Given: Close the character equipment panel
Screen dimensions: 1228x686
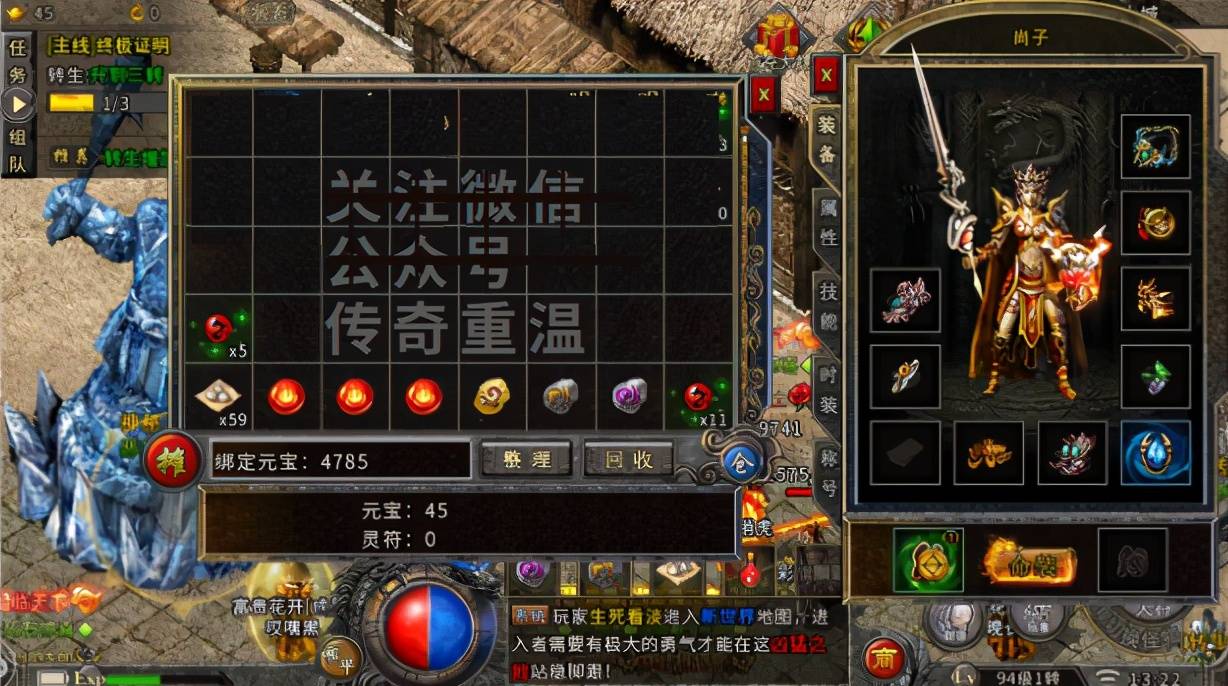Looking at the screenshot, I should tap(826, 74).
